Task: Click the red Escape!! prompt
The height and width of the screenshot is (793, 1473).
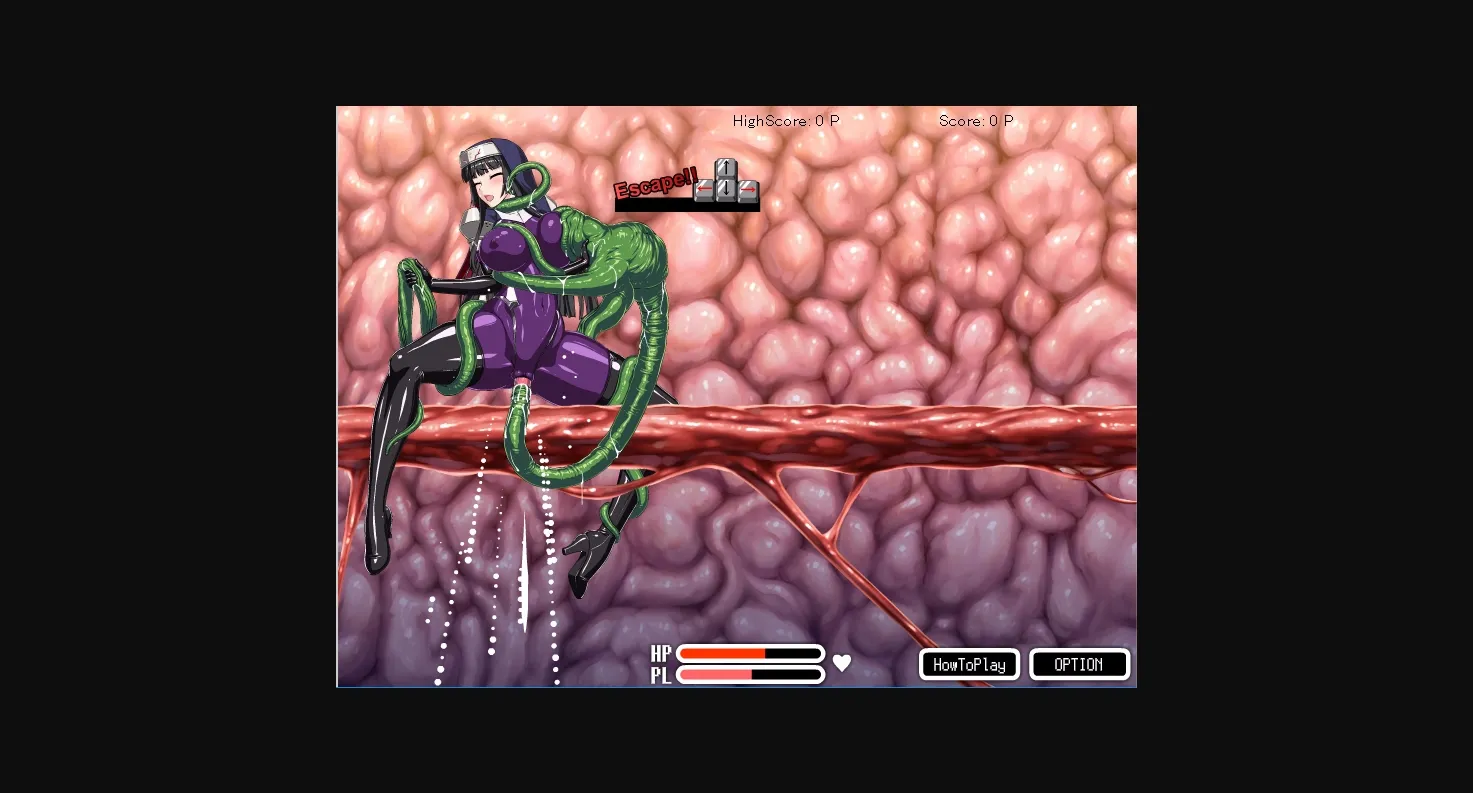Action: (x=657, y=185)
